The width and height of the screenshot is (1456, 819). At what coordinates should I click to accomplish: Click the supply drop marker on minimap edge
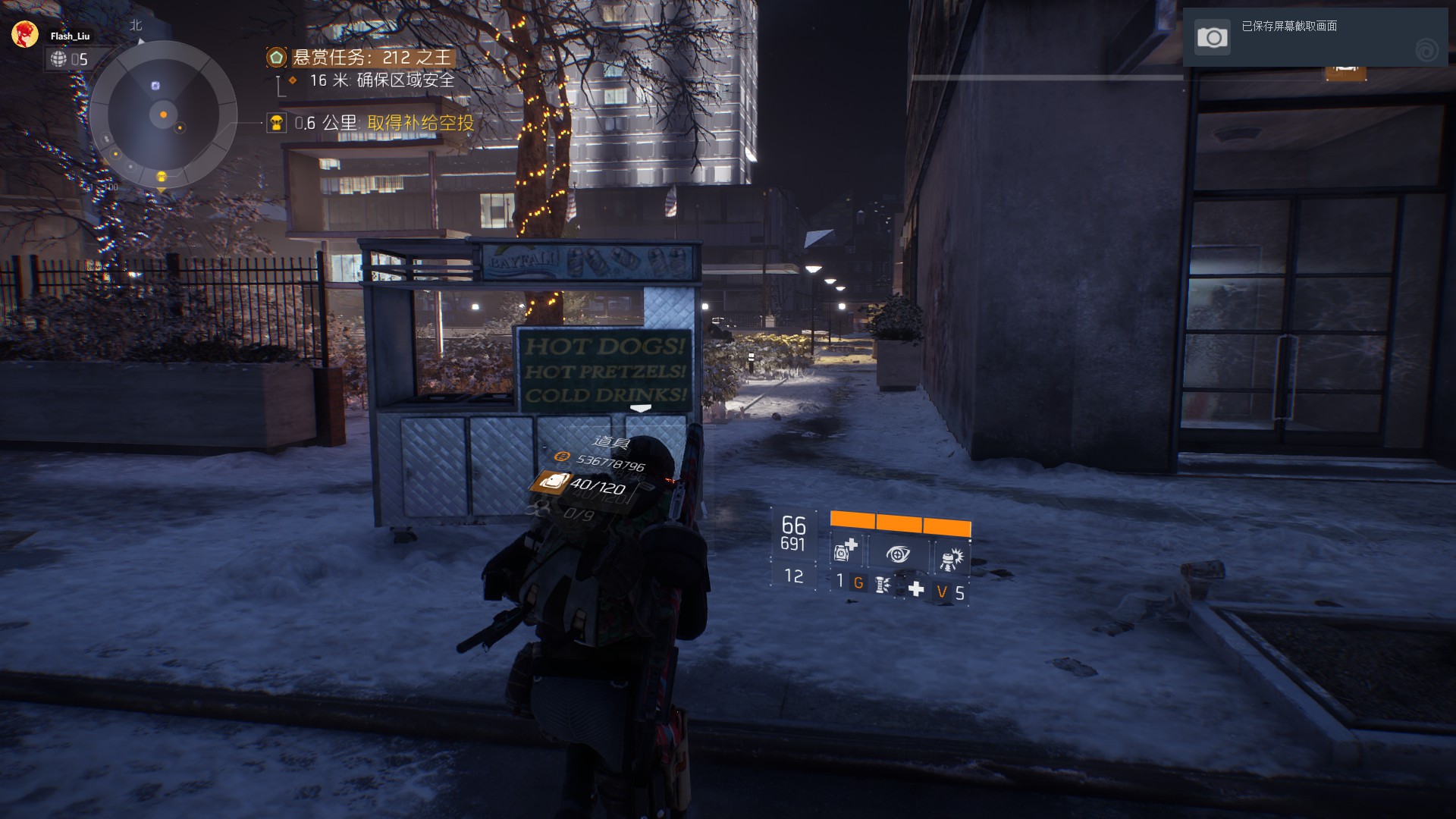tap(161, 177)
